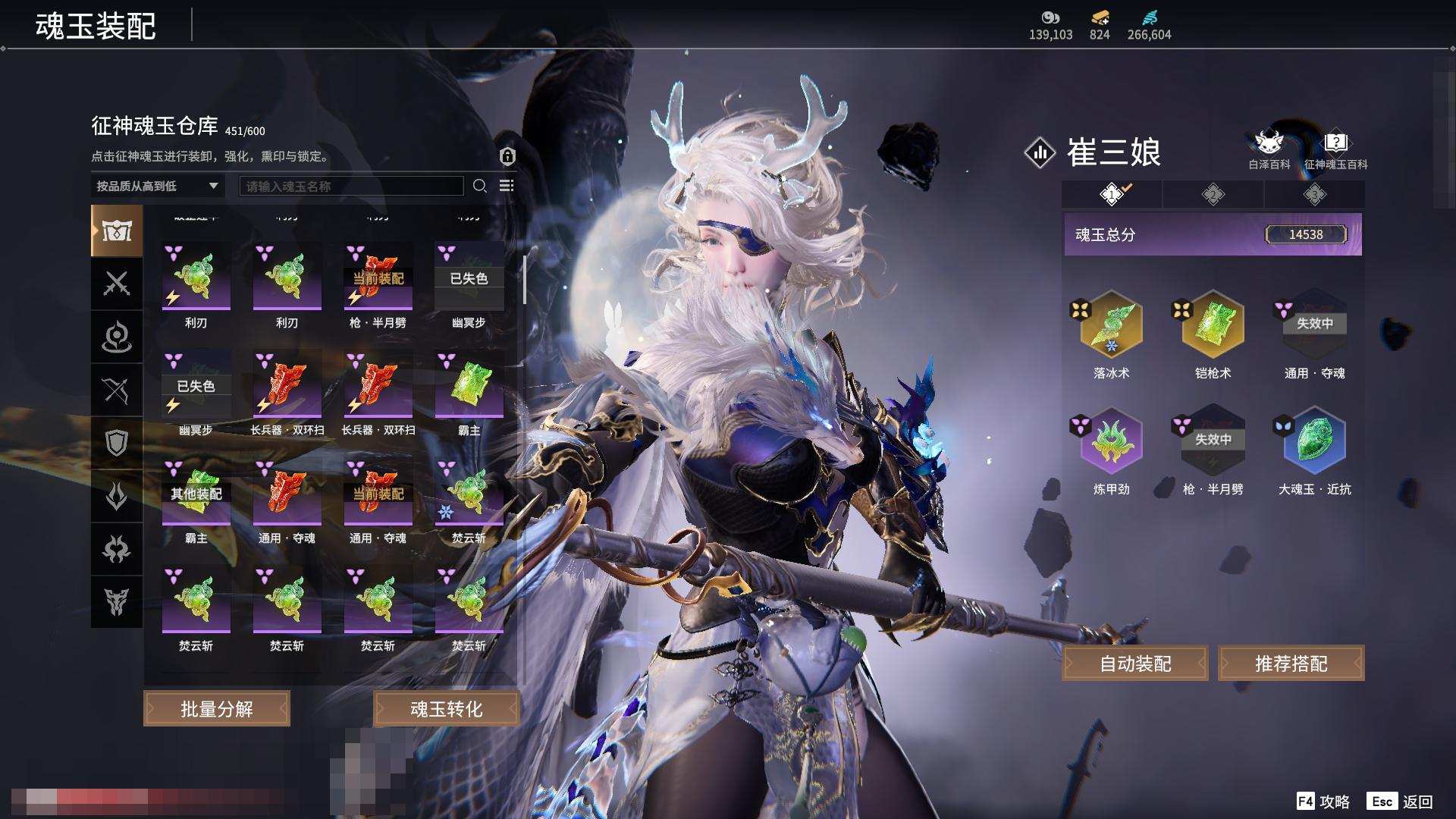1456x819 pixels.
Task: Select the equipped 炼甲劲 soul jade
Action: 1111,441
